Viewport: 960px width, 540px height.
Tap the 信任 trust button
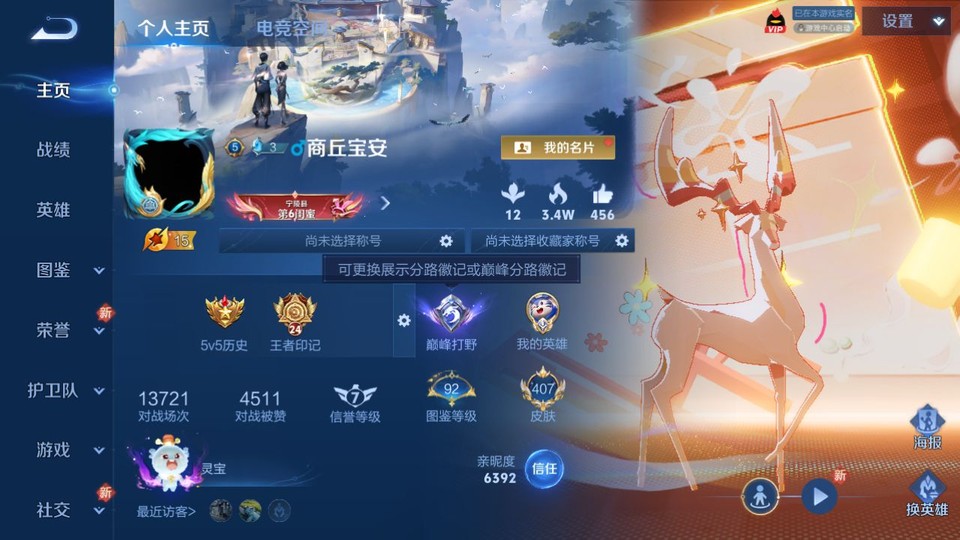coord(545,468)
